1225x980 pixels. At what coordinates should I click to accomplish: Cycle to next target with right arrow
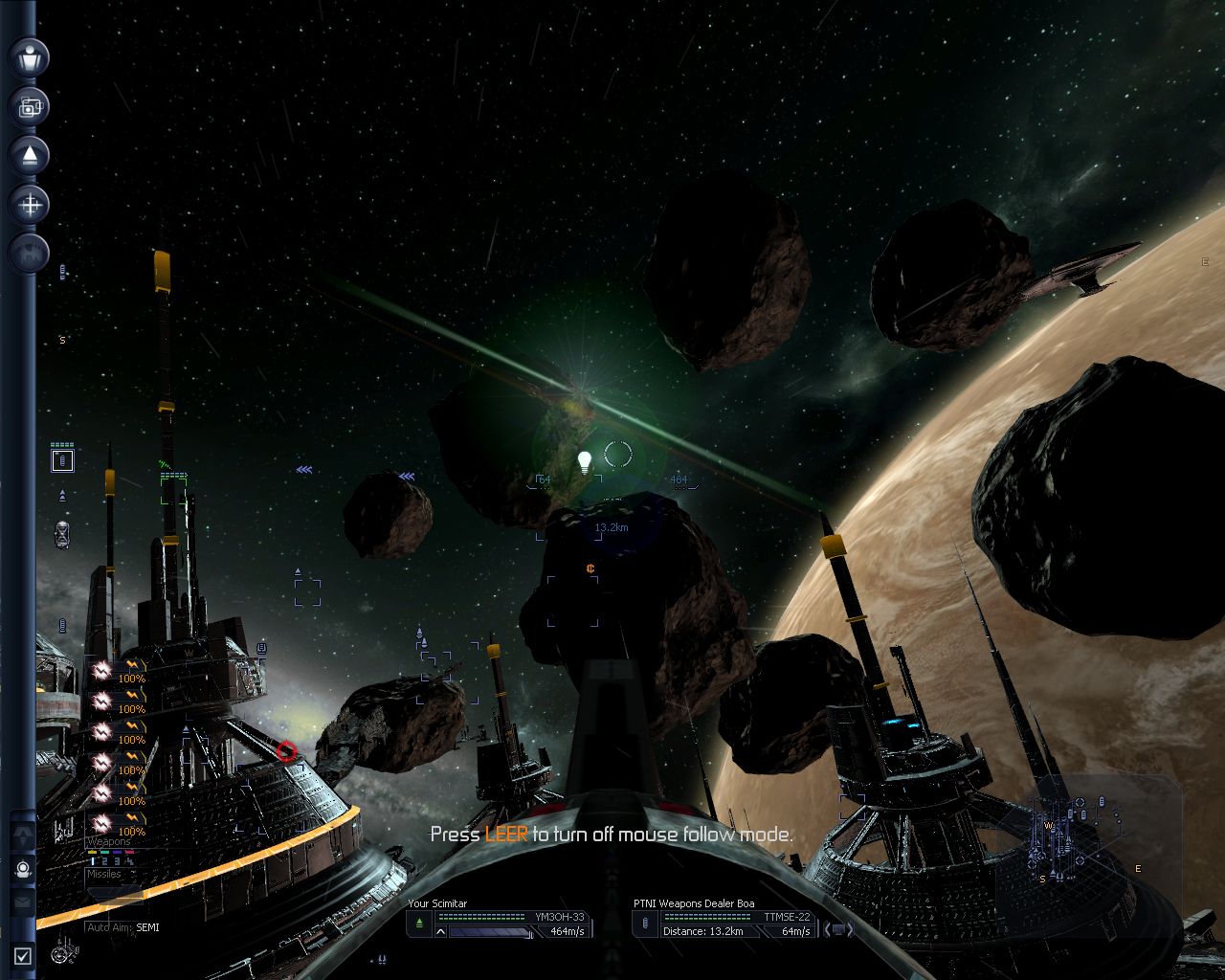click(x=851, y=929)
